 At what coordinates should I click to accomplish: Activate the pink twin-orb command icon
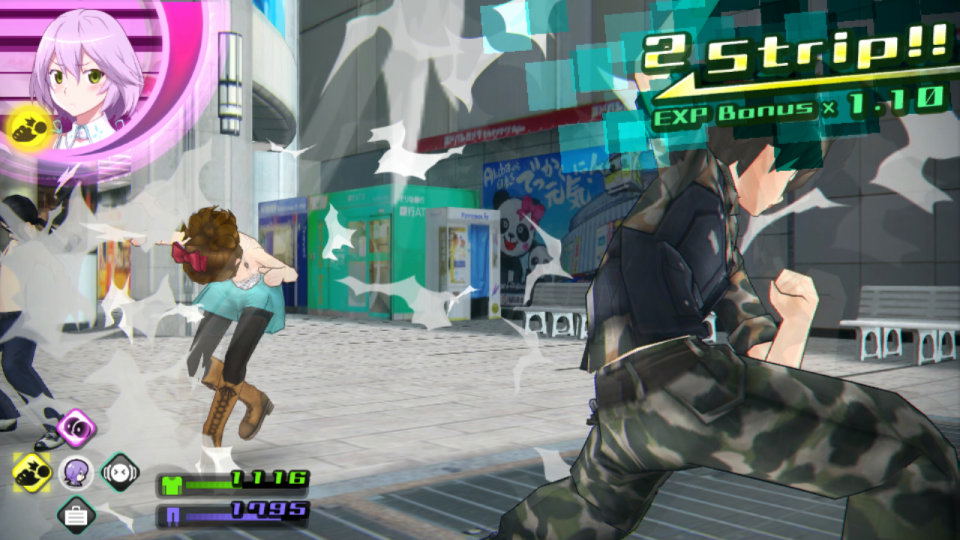pyautogui.click(x=76, y=428)
